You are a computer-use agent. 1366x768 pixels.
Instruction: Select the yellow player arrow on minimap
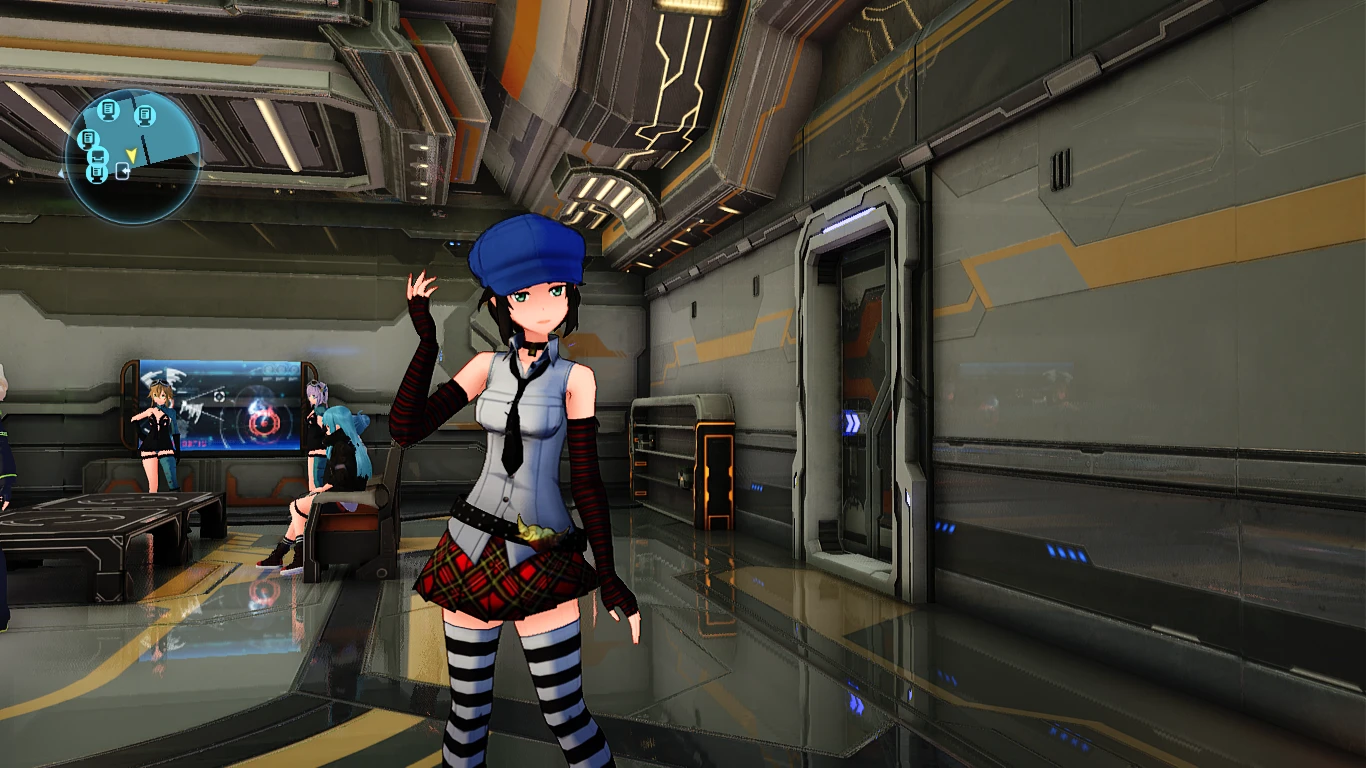130,154
